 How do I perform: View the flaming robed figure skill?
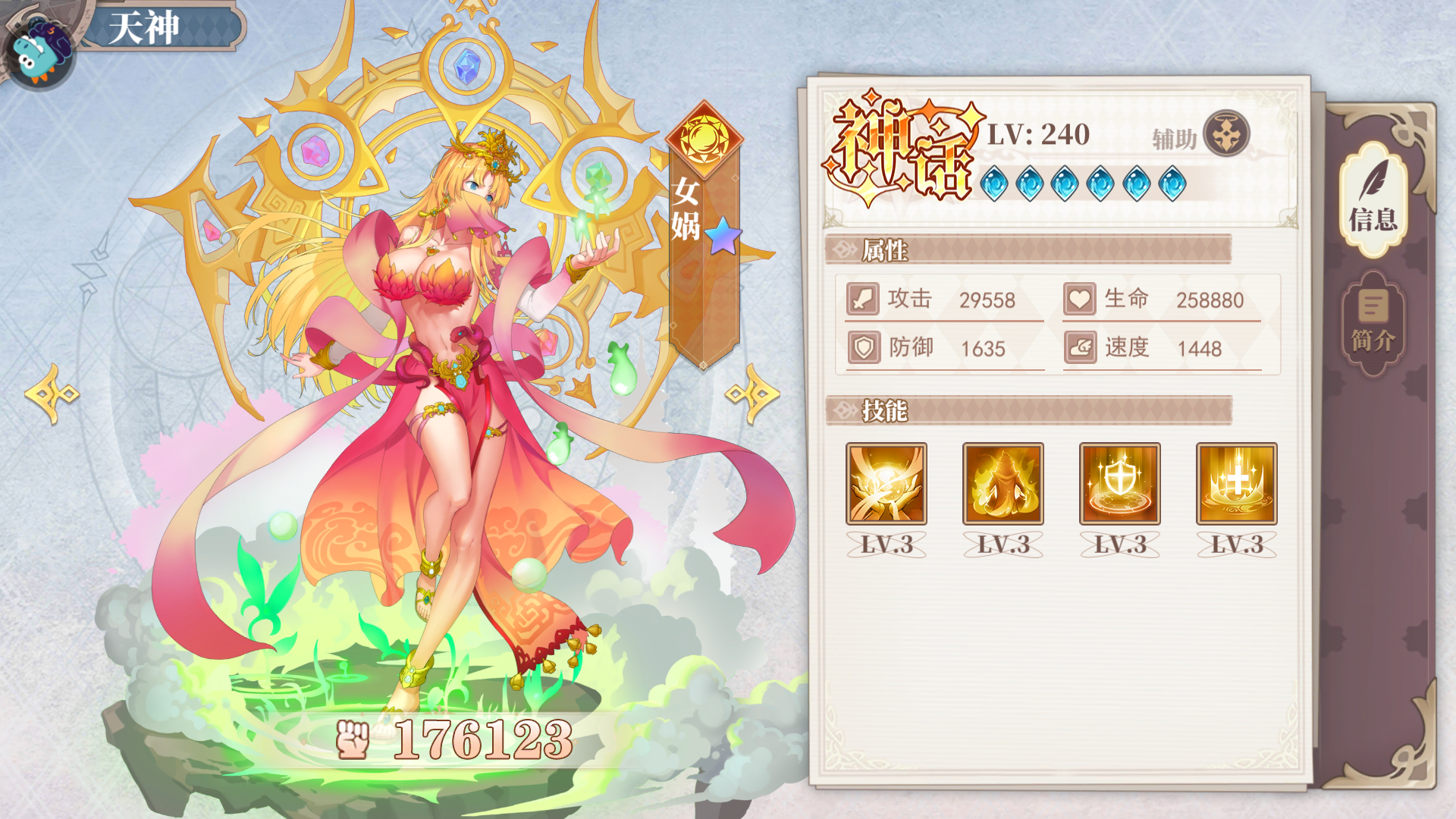[1003, 484]
